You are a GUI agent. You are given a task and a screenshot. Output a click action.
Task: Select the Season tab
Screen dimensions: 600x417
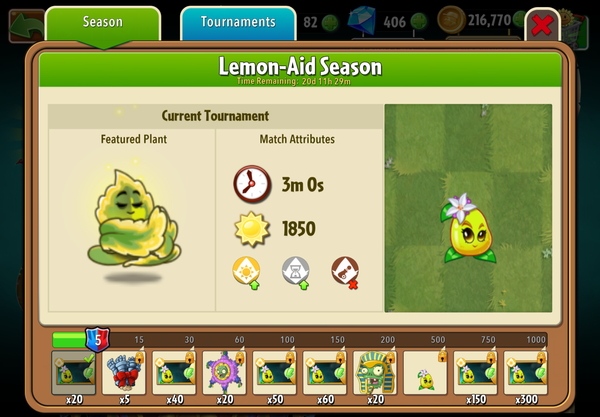coord(103,22)
